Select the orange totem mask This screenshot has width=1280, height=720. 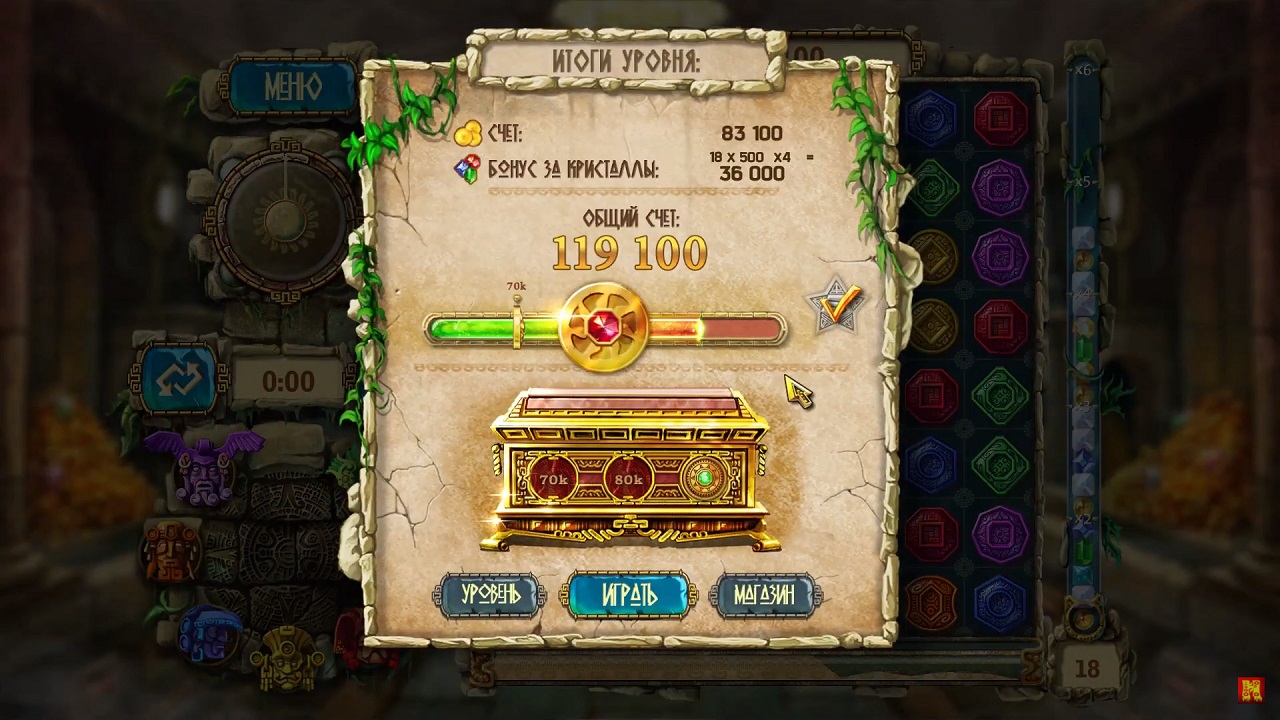(171, 549)
